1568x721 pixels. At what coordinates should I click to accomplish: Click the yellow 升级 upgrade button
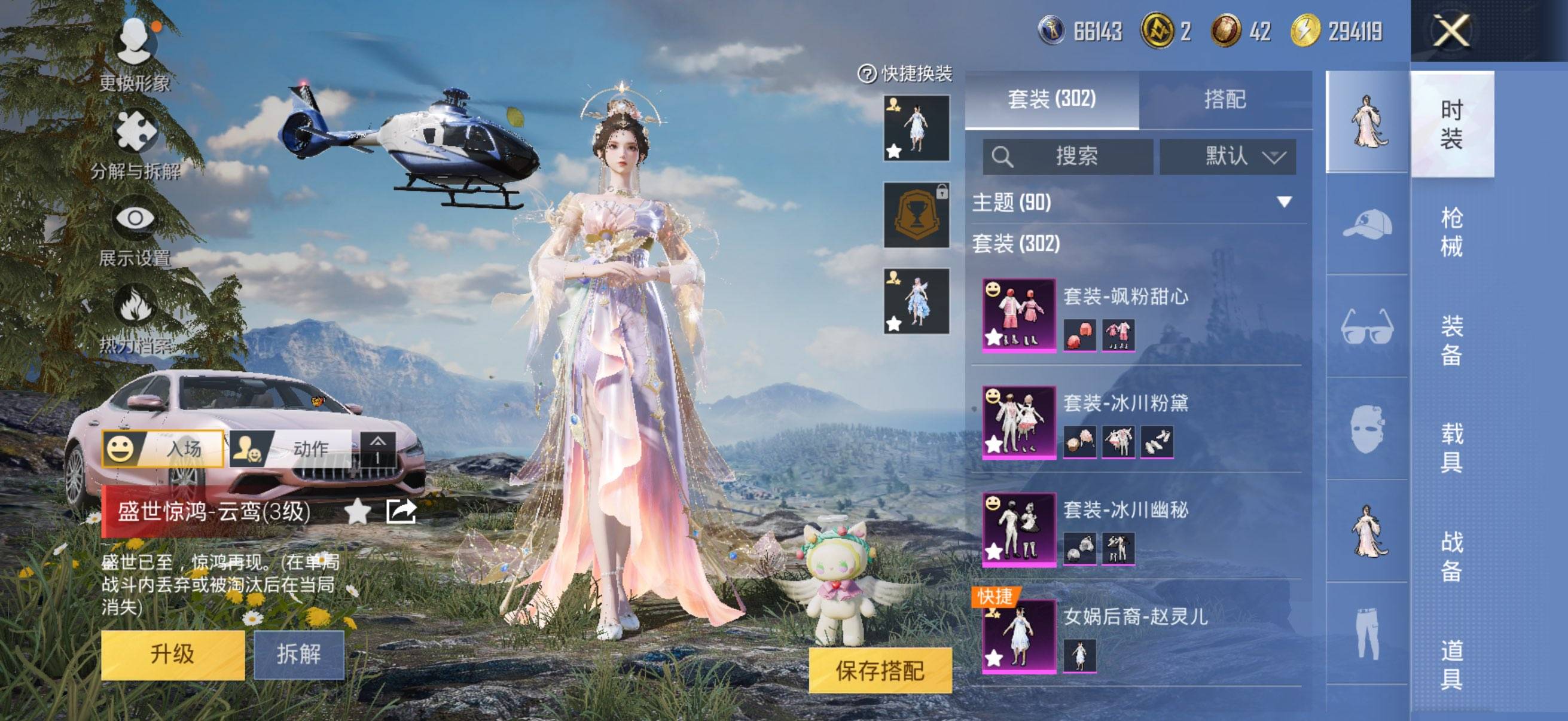pyautogui.click(x=172, y=654)
